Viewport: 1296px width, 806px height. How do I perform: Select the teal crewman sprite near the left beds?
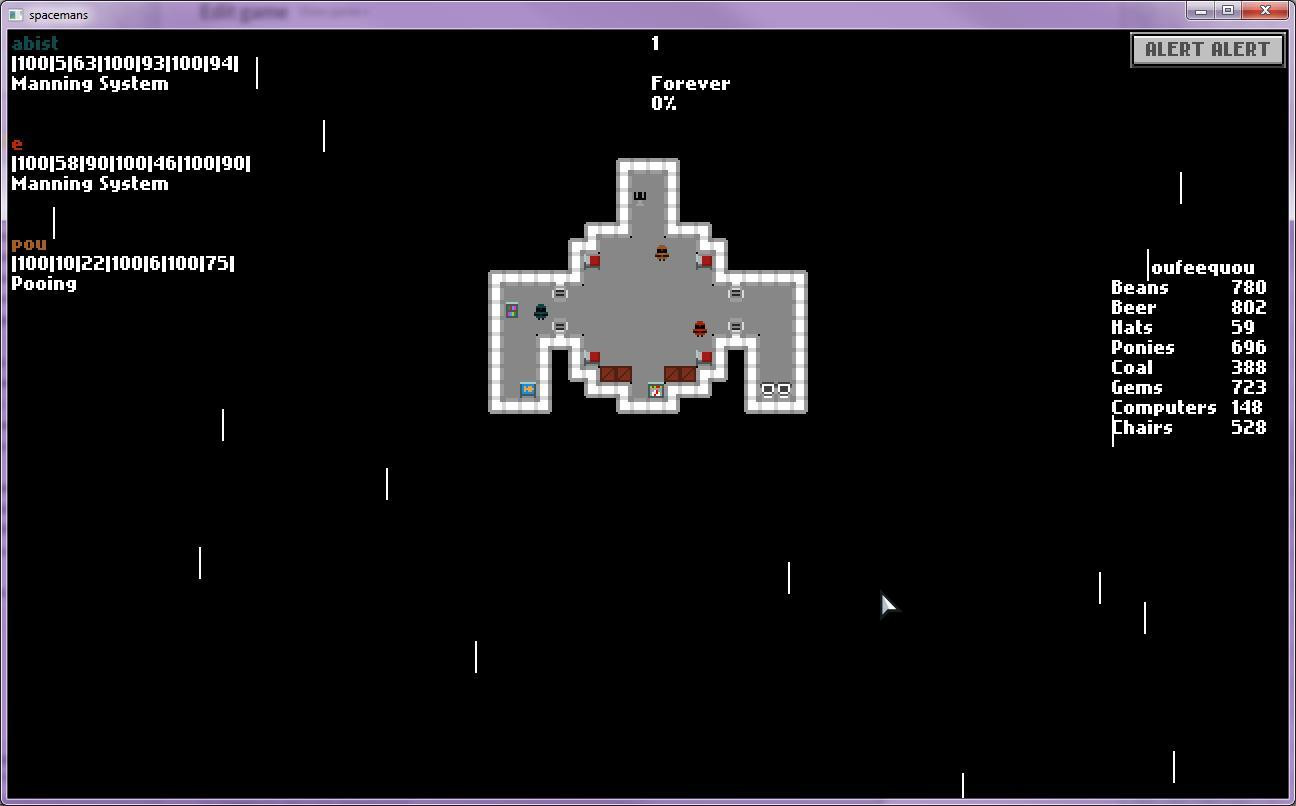point(541,311)
